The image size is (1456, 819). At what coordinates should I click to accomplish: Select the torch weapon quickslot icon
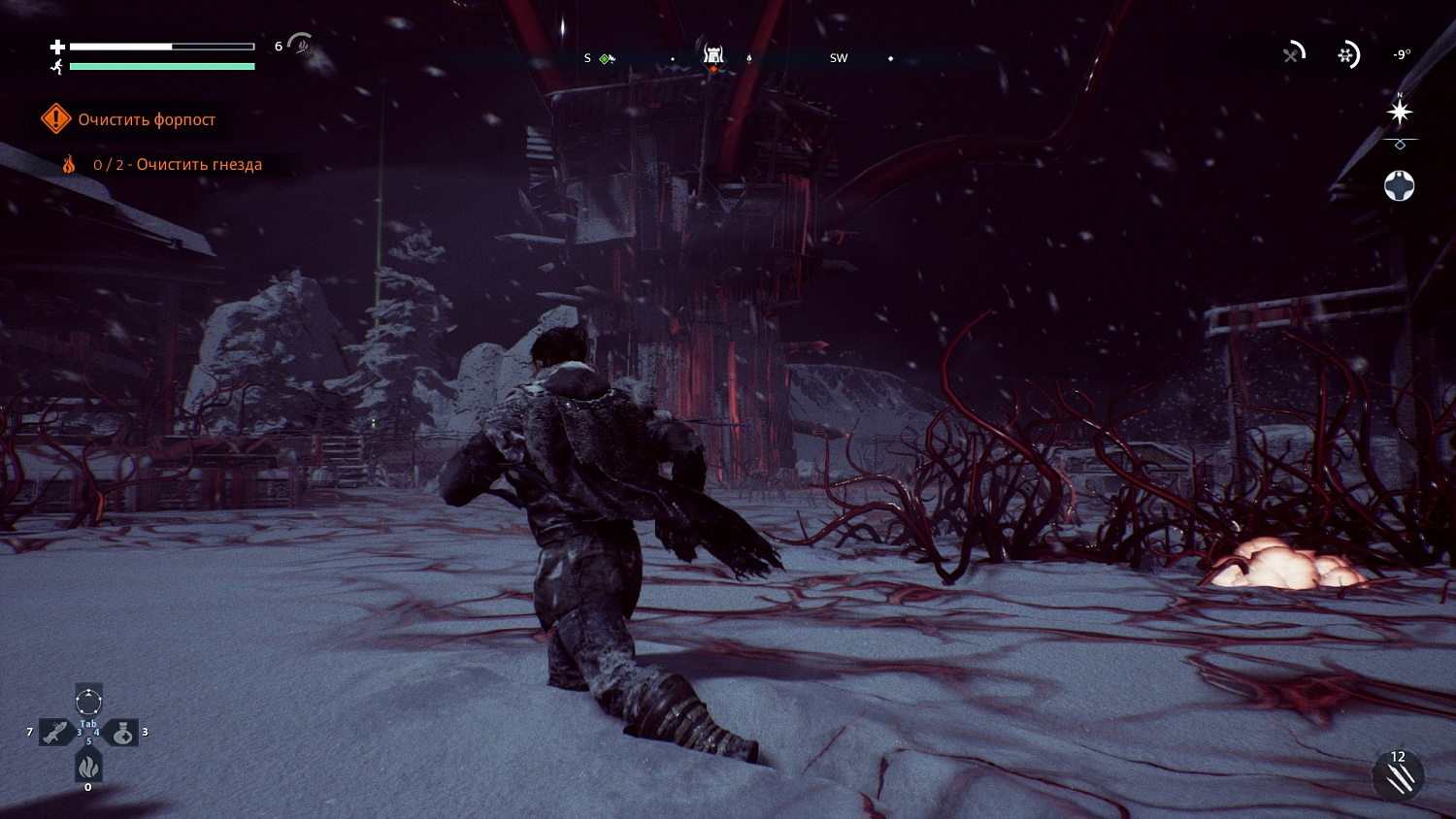[55, 731]
